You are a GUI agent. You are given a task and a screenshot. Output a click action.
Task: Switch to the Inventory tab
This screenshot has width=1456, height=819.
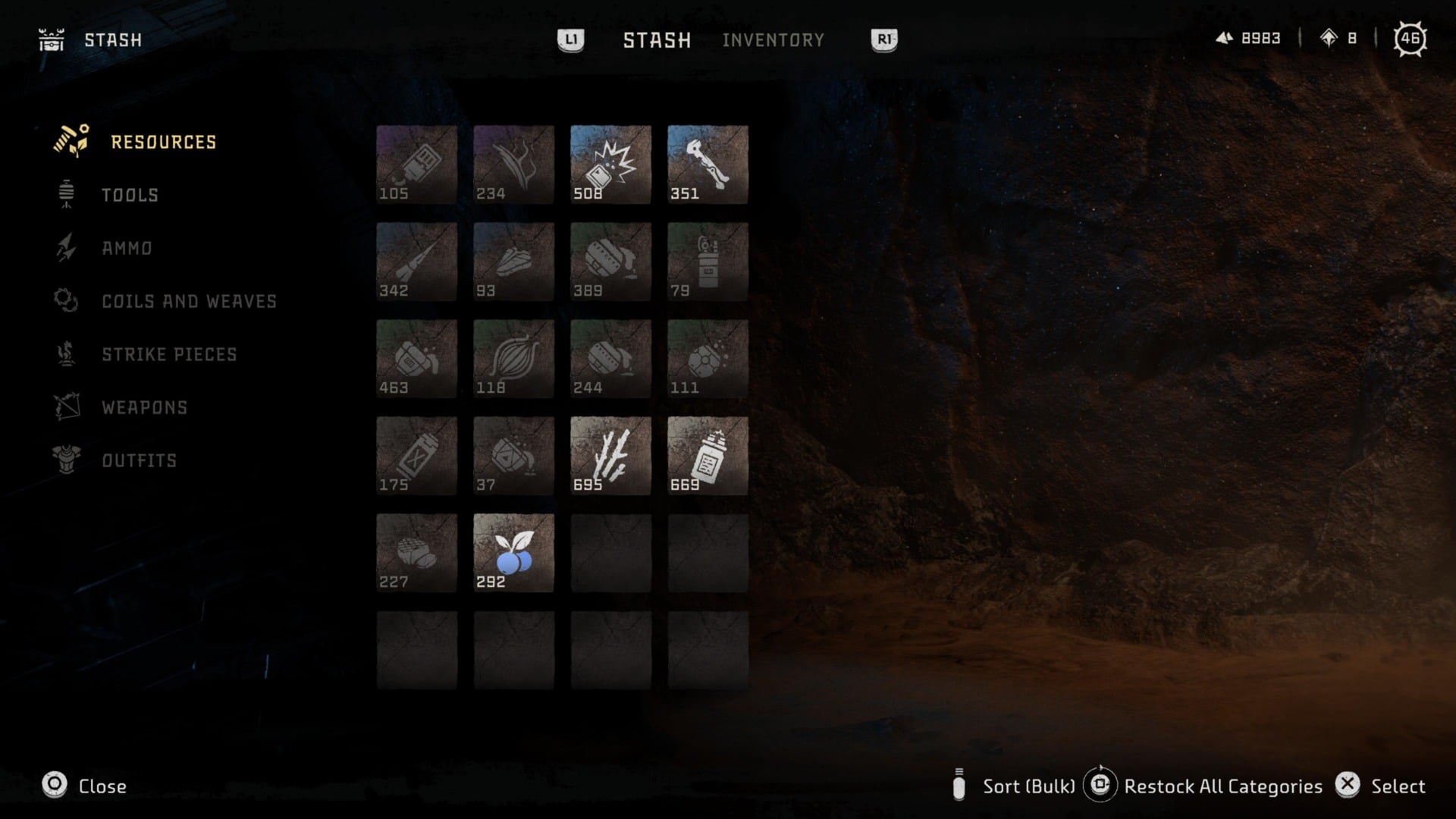pos(774,39)
